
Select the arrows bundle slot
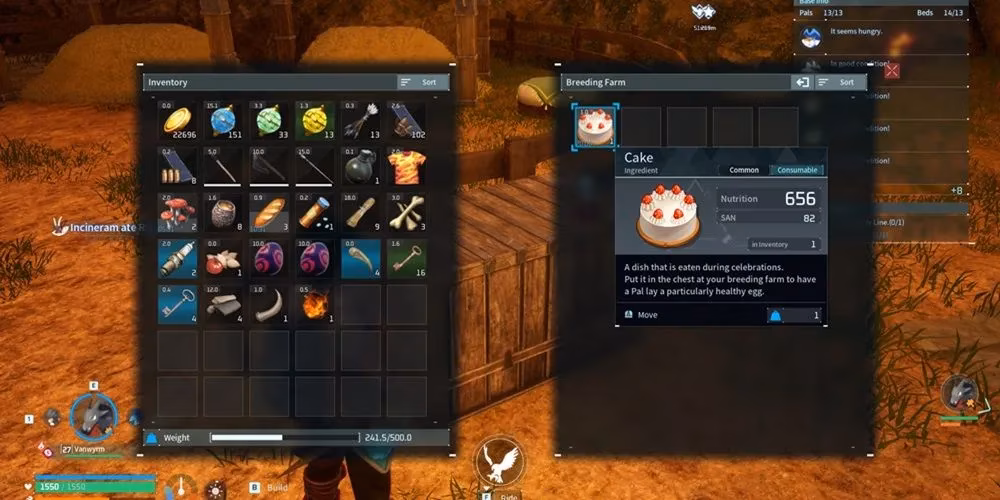[361, 121]
